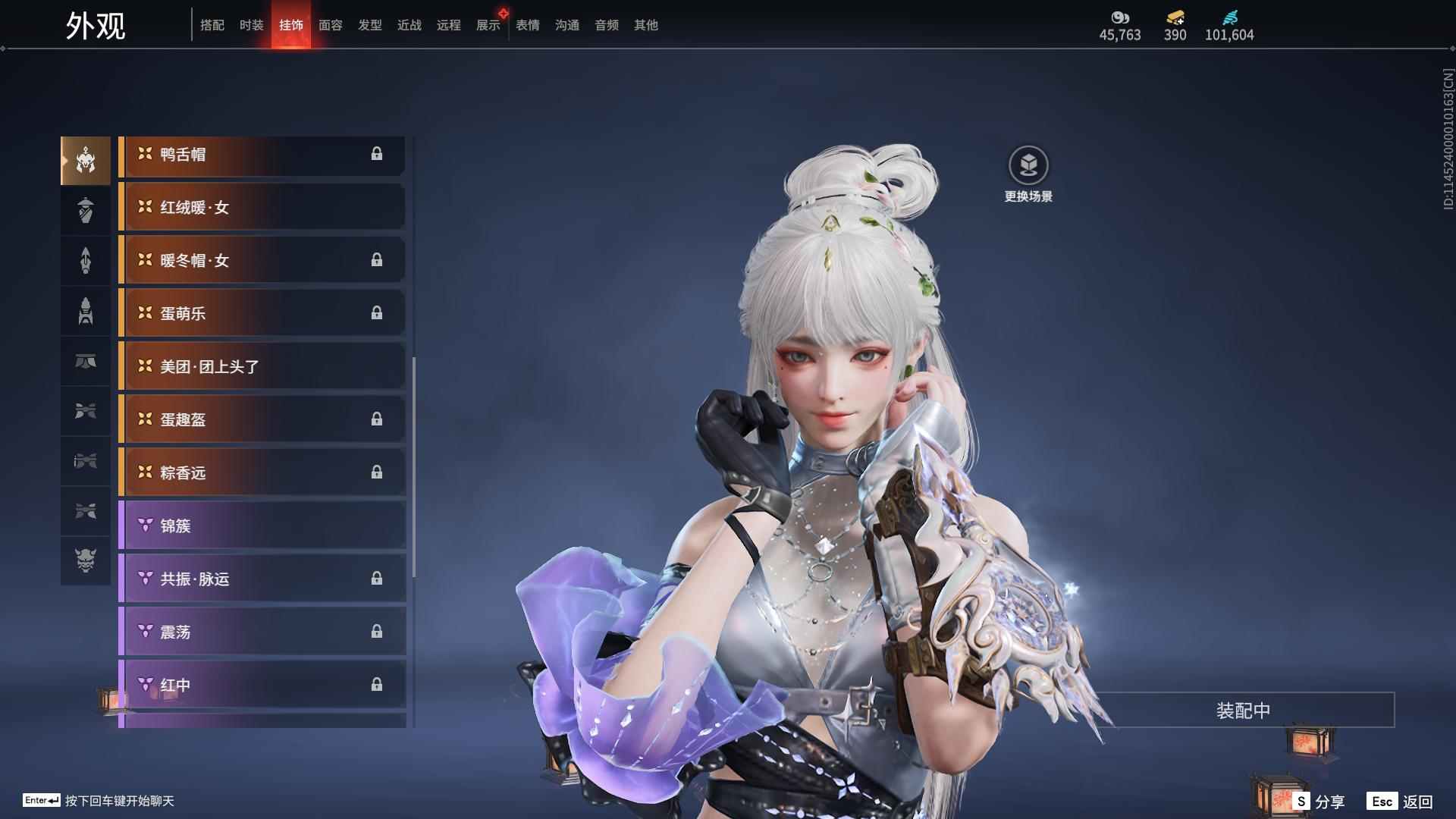Select the demon mask category icon
Viewport: 1456px width, 819px height.
tap(86, 560)
